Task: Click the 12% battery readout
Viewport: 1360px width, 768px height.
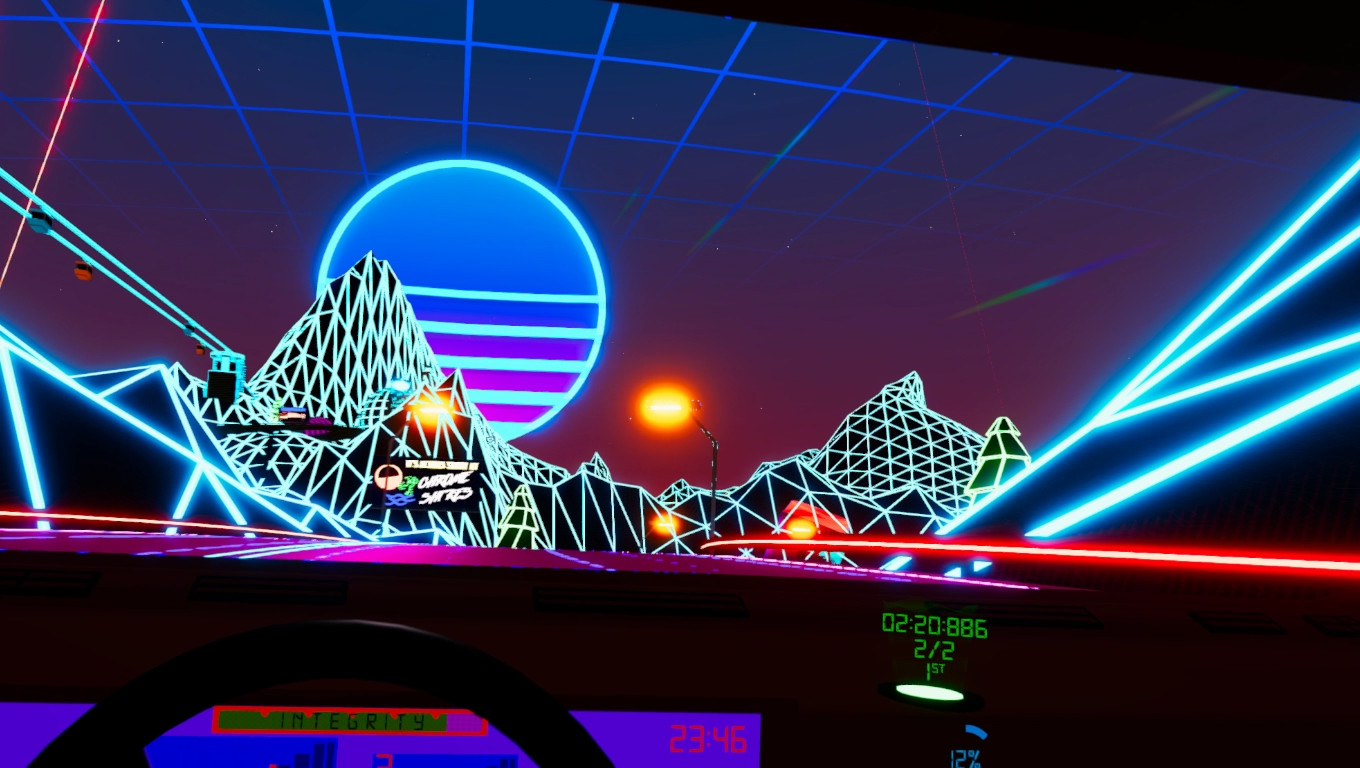Action: 965,757
